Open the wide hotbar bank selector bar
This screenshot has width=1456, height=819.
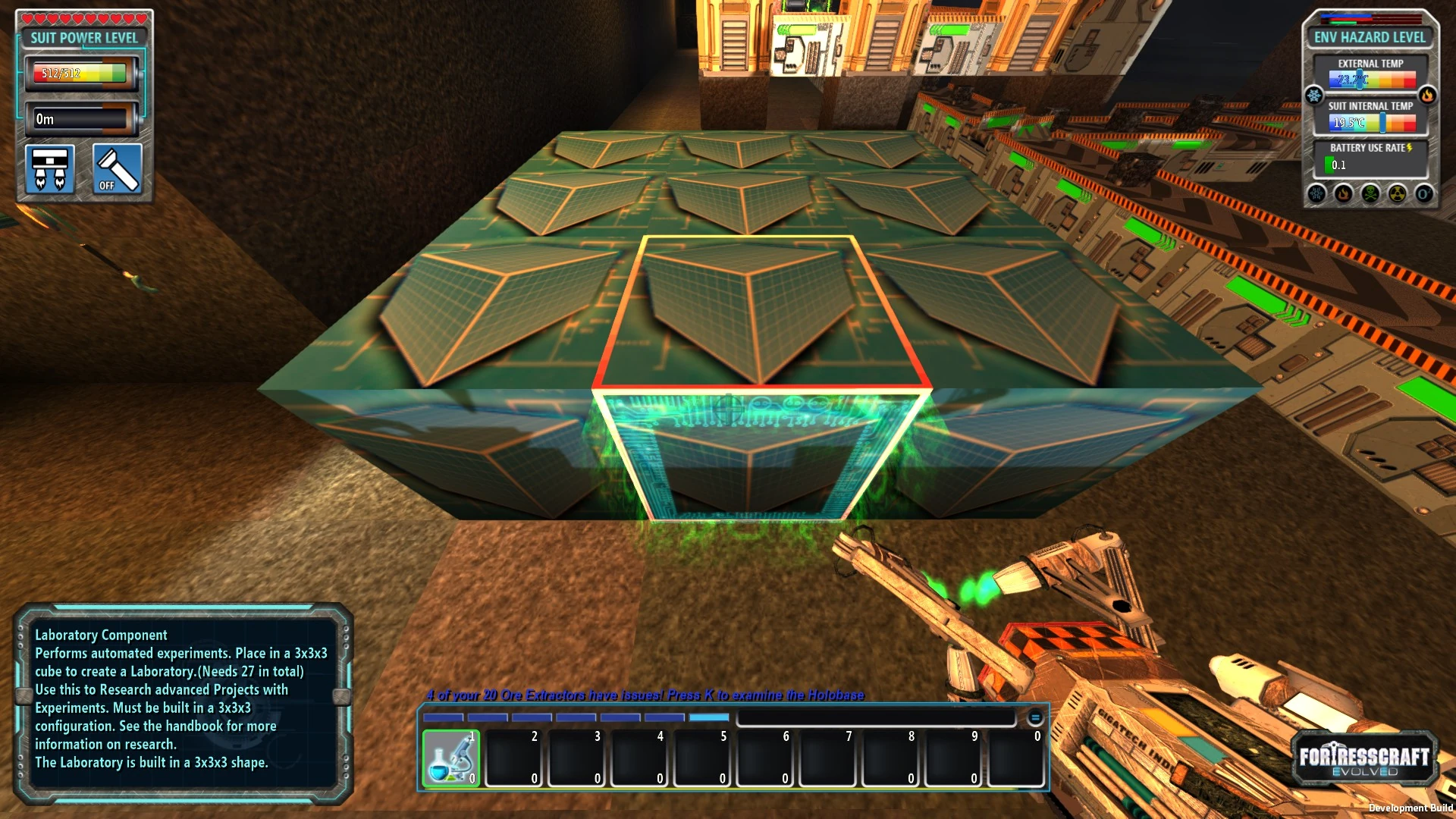(876, 717)
